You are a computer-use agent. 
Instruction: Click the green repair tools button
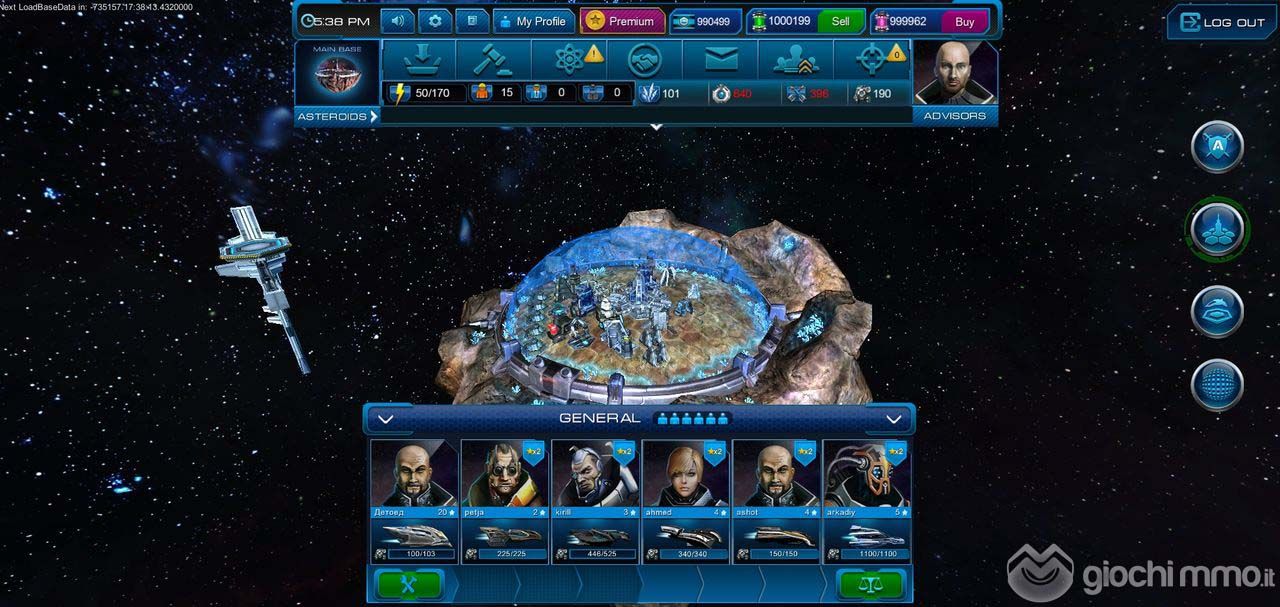(409, 585)
